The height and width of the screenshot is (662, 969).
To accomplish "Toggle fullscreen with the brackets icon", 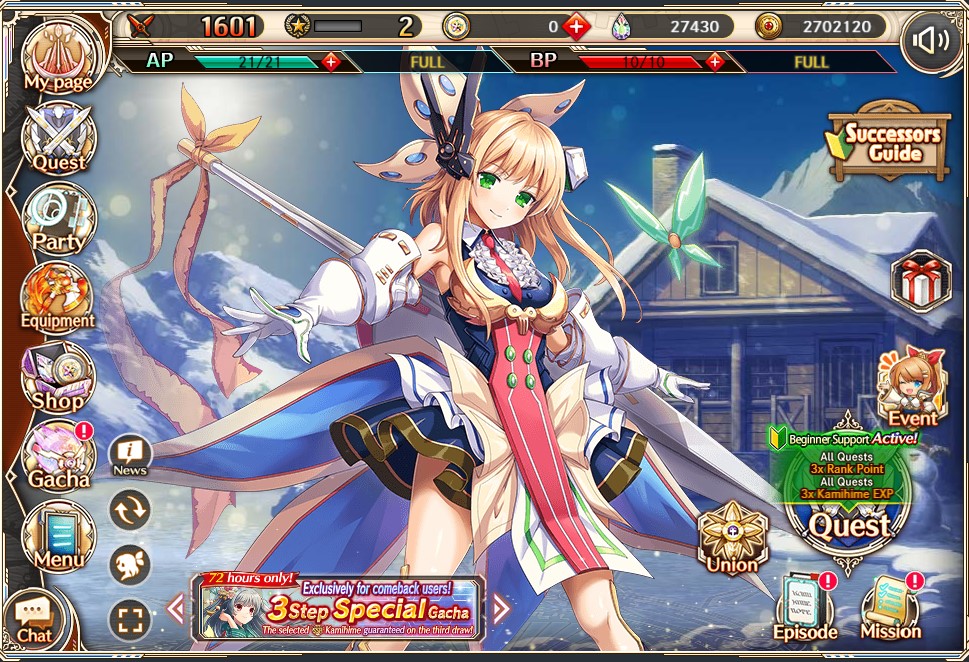I will tap(130, 620).
